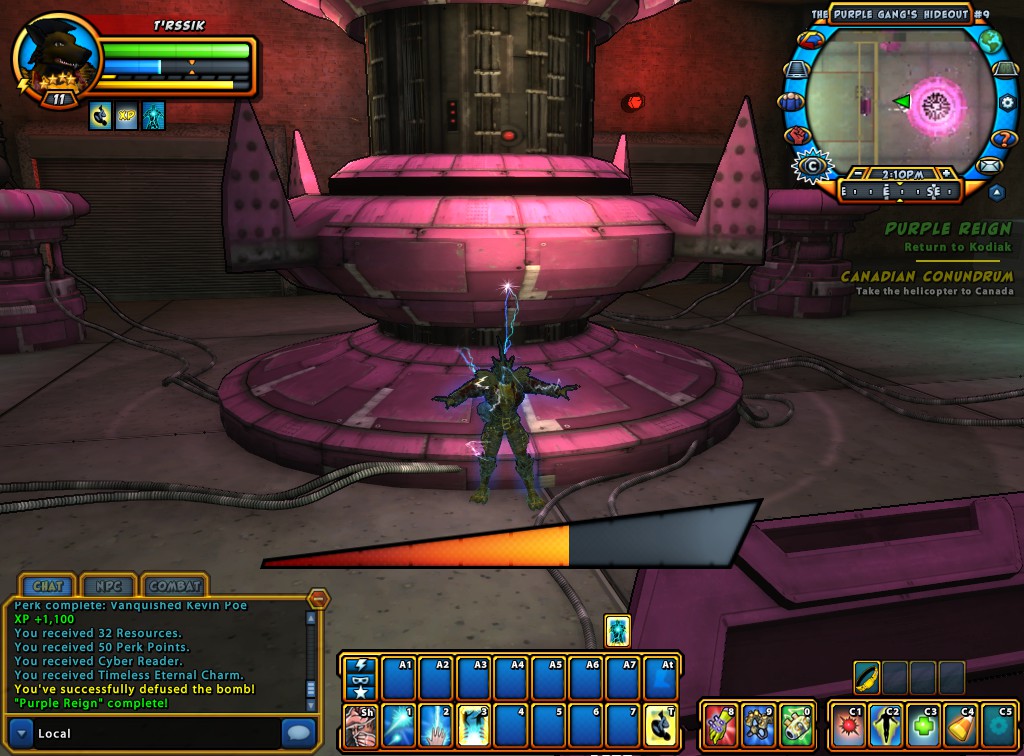Switch to the NPC chat tab
1024x756 pixels.
(x=104, y=586)
